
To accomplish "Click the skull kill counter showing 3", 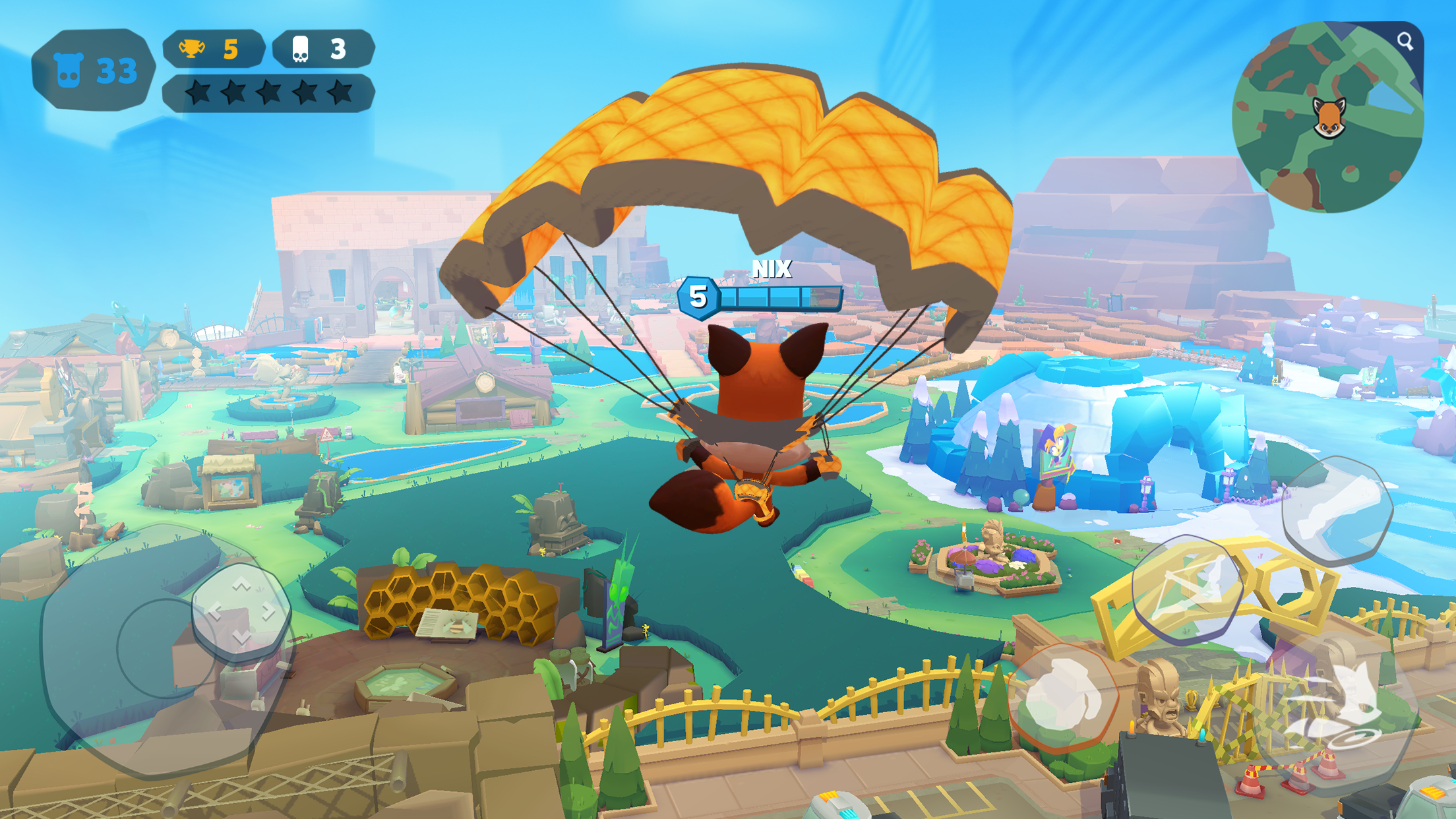I will (317, 49).
